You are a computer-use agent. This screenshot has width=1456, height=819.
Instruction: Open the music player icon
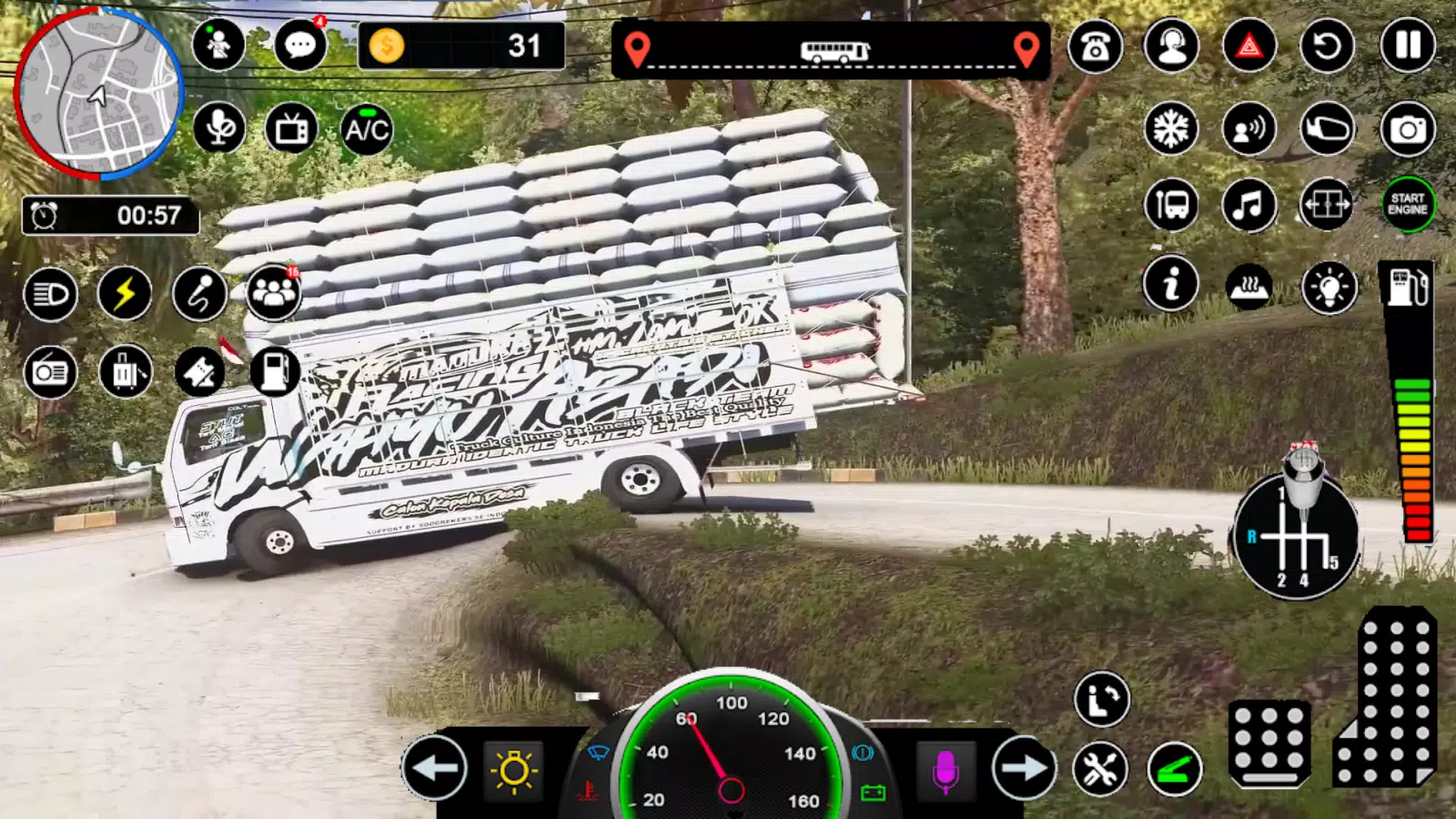(1249, 206)
